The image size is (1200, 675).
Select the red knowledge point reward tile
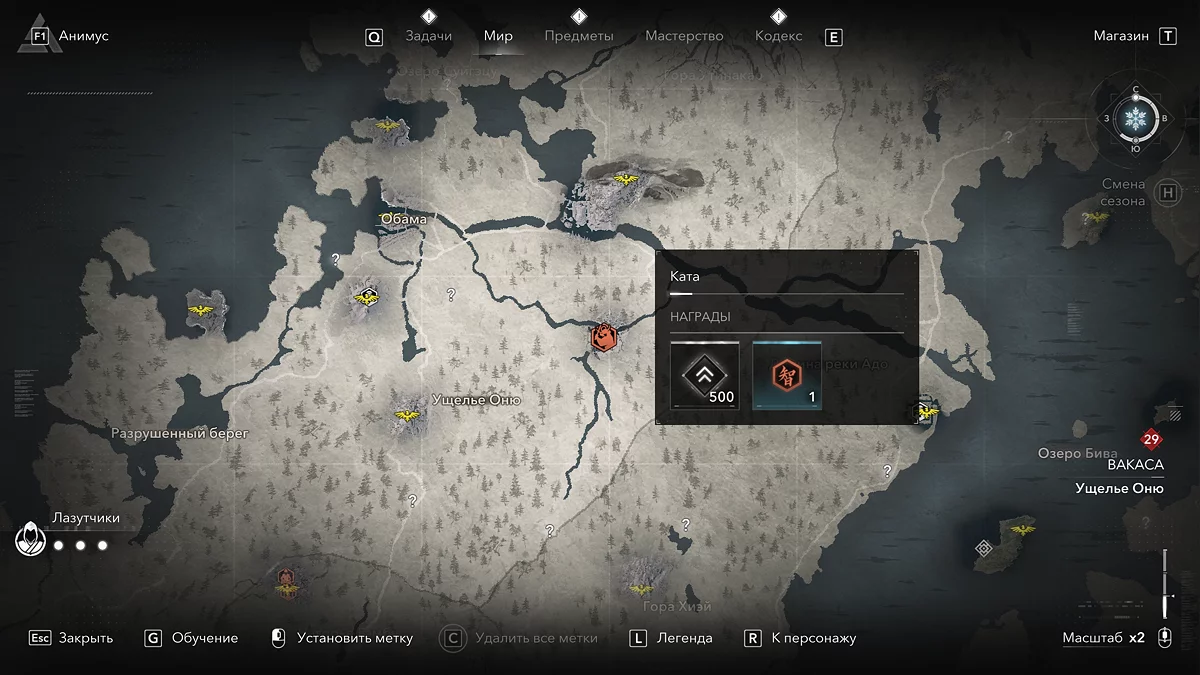786,375
